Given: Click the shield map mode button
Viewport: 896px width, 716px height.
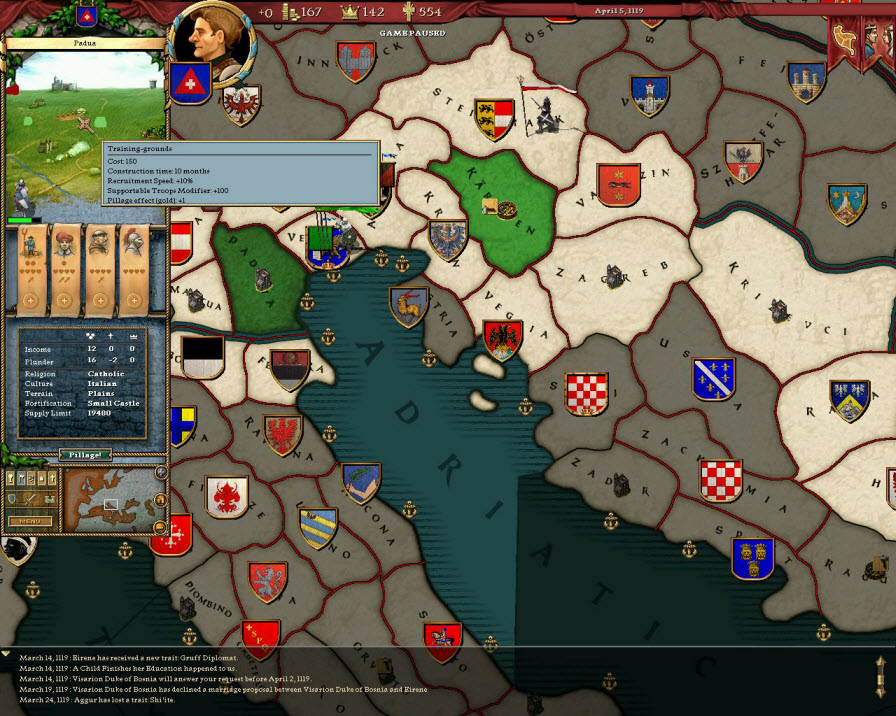Looking at the screenshot, I should coord(13,498).
